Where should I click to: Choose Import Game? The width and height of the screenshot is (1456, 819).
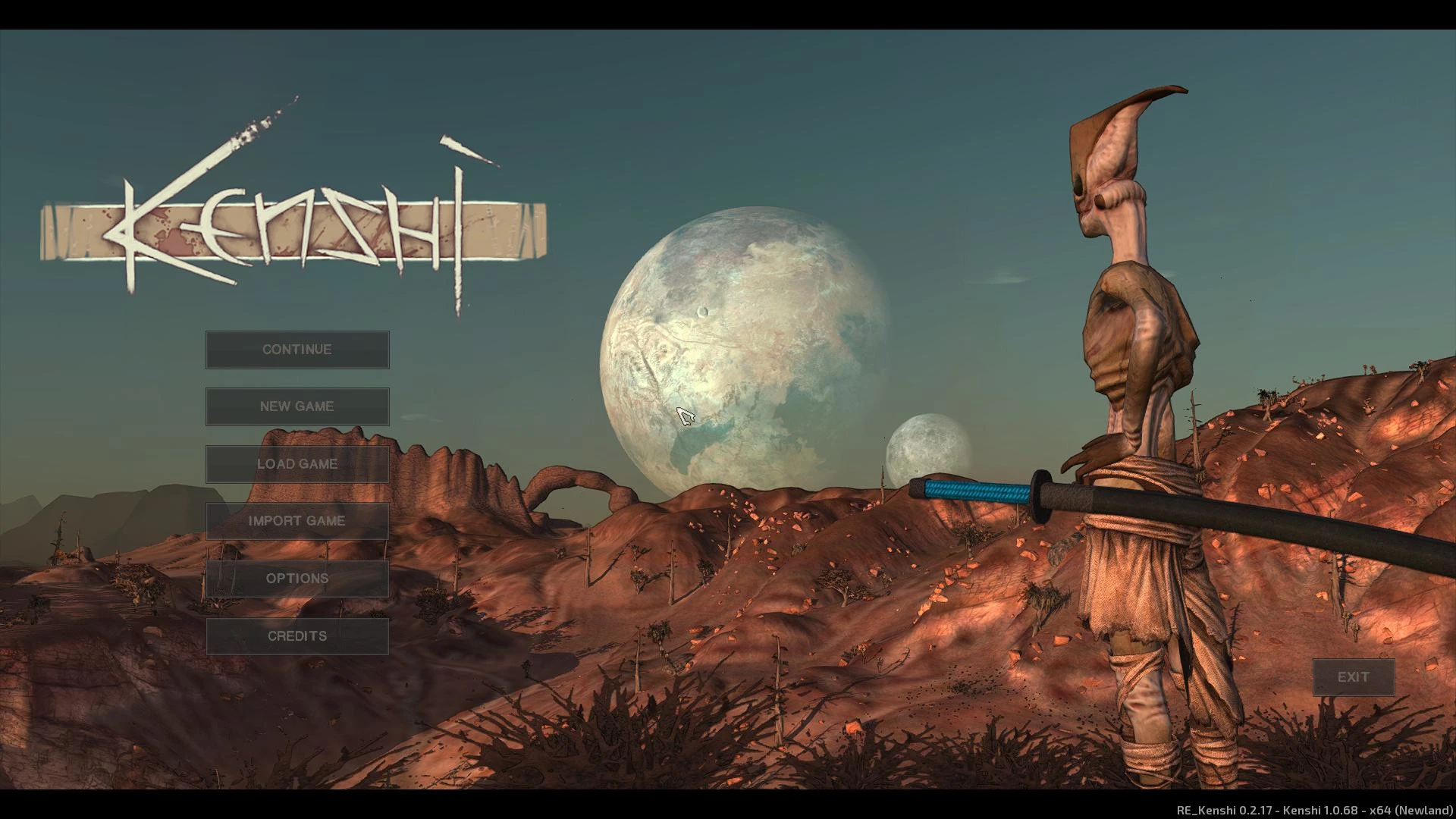point(297,521)
